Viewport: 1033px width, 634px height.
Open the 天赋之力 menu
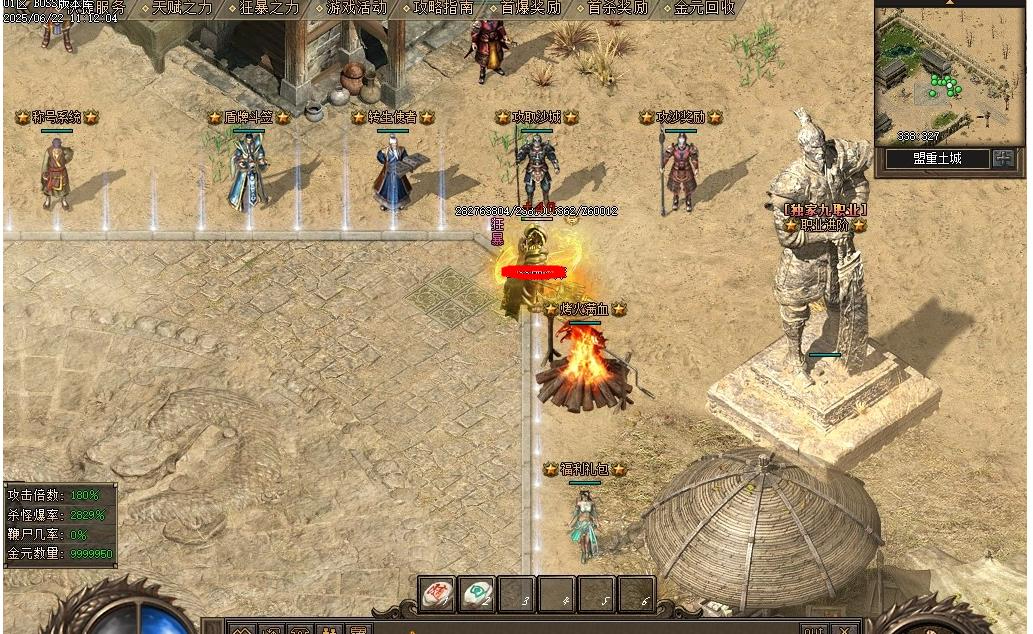pyautogui.click(x=182, y=8)
